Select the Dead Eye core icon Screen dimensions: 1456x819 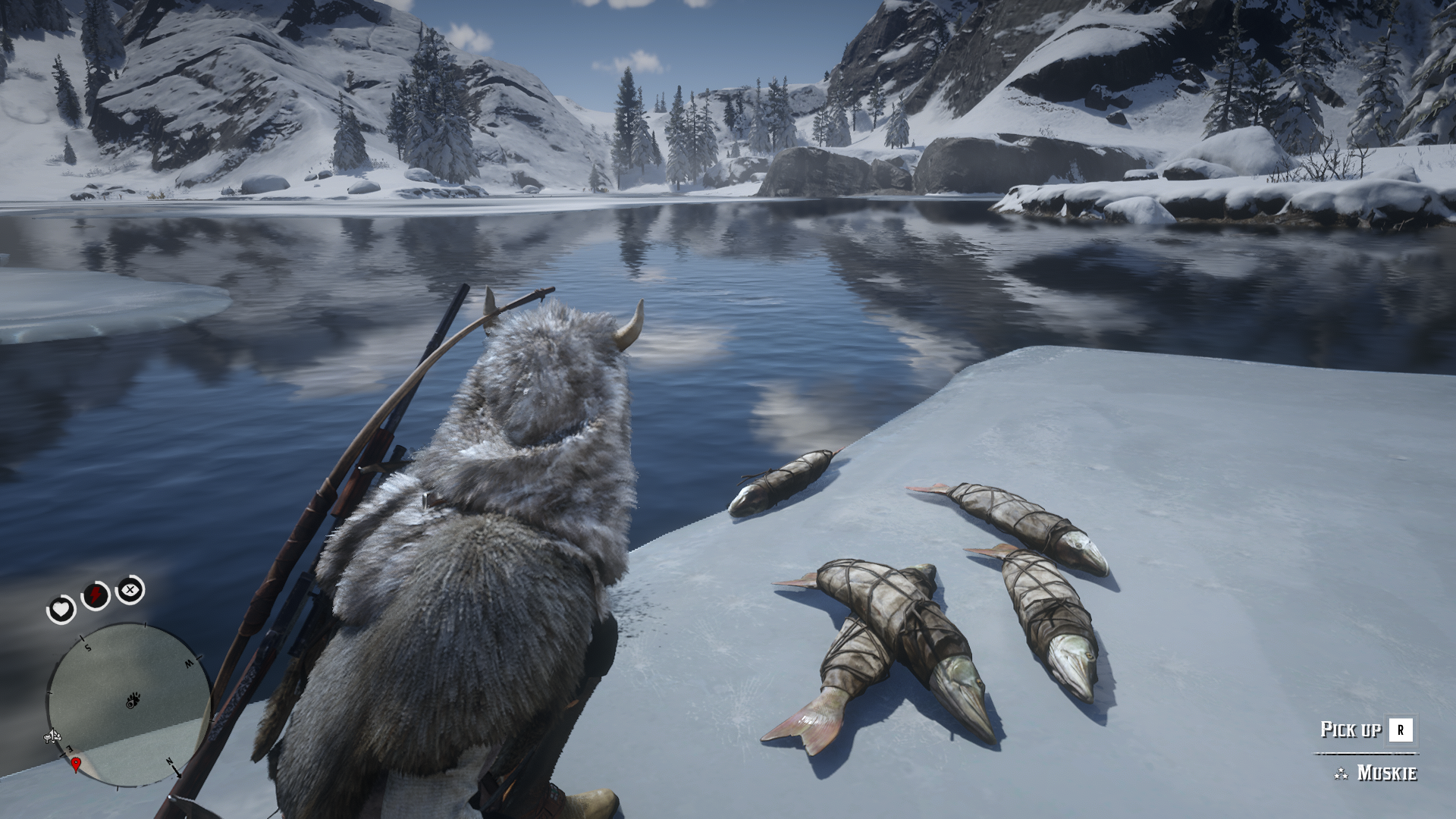click(130, 589)
